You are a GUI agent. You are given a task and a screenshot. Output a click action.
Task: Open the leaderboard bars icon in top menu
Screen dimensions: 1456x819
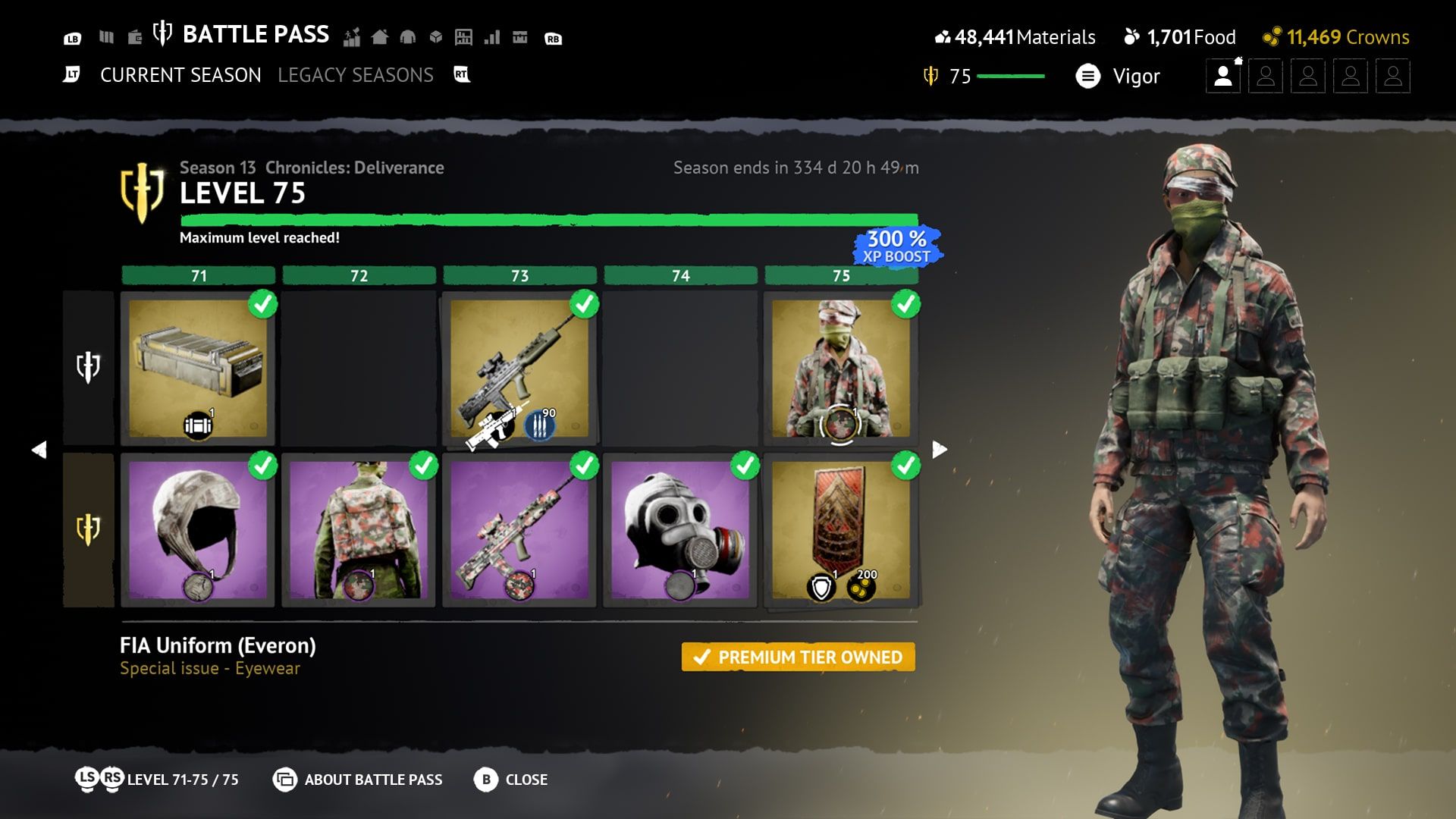pos(492,37)
